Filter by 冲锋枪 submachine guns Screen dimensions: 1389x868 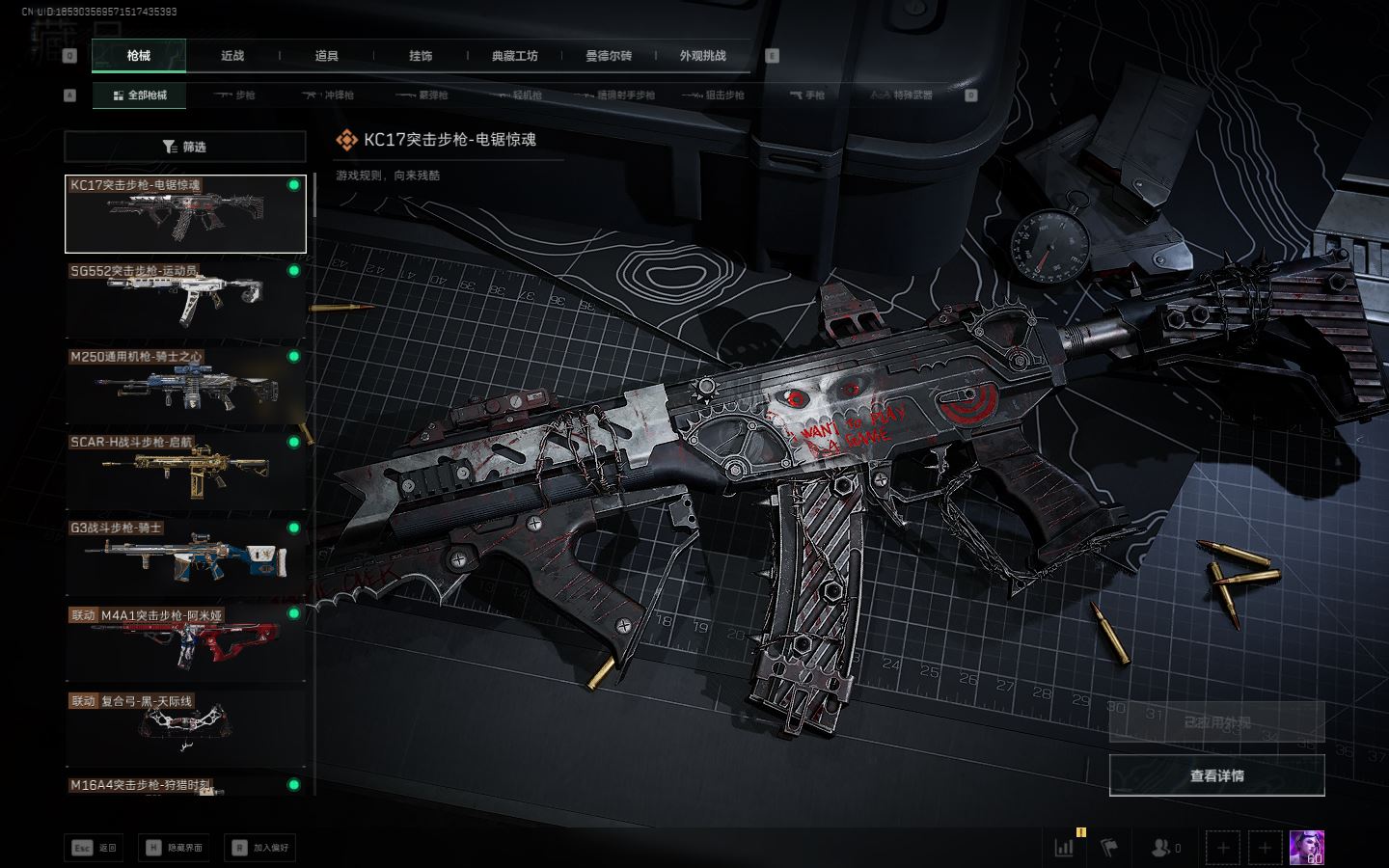tap(329, 95)
